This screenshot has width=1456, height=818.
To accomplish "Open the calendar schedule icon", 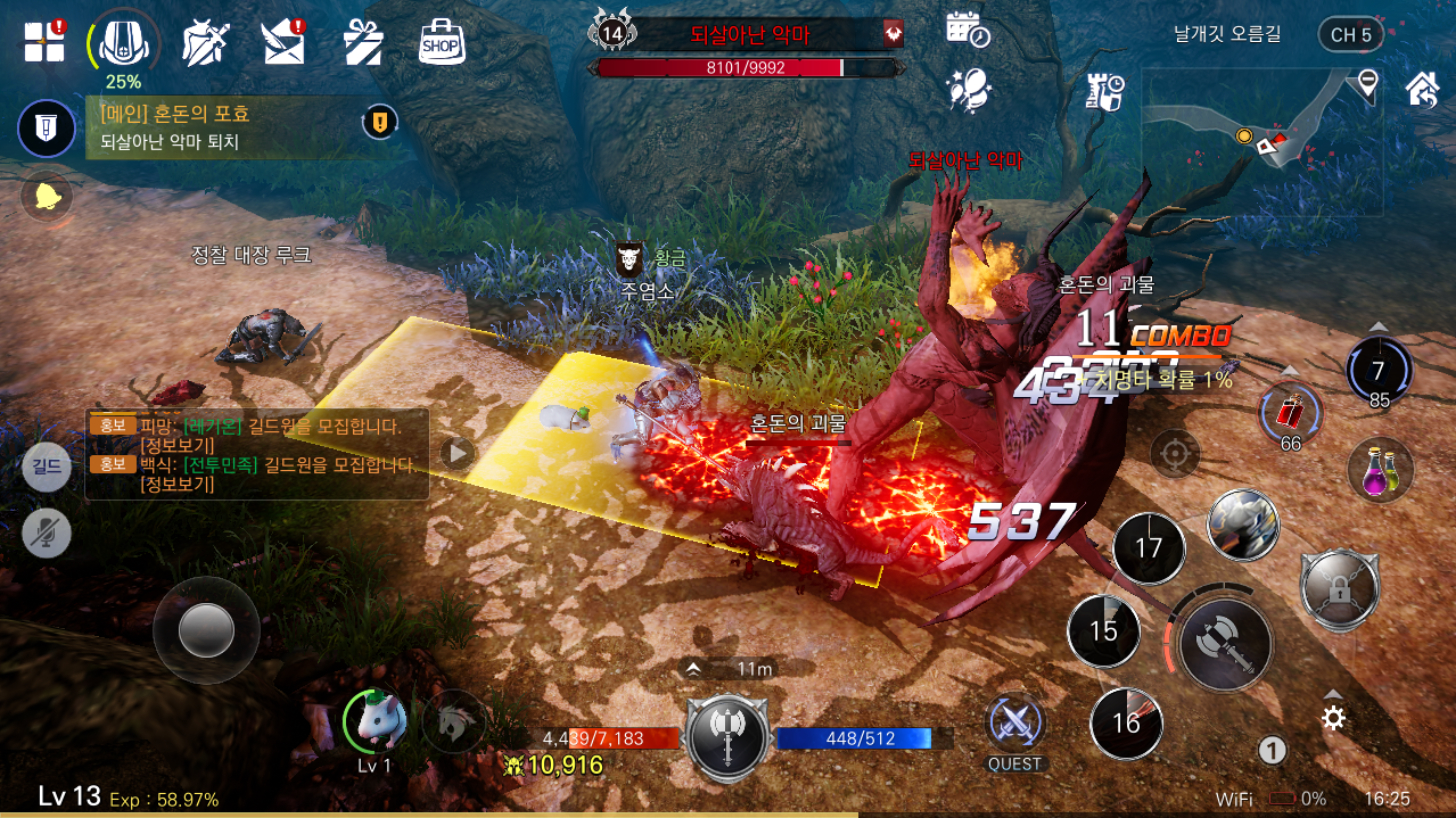I will click(967, 30).
